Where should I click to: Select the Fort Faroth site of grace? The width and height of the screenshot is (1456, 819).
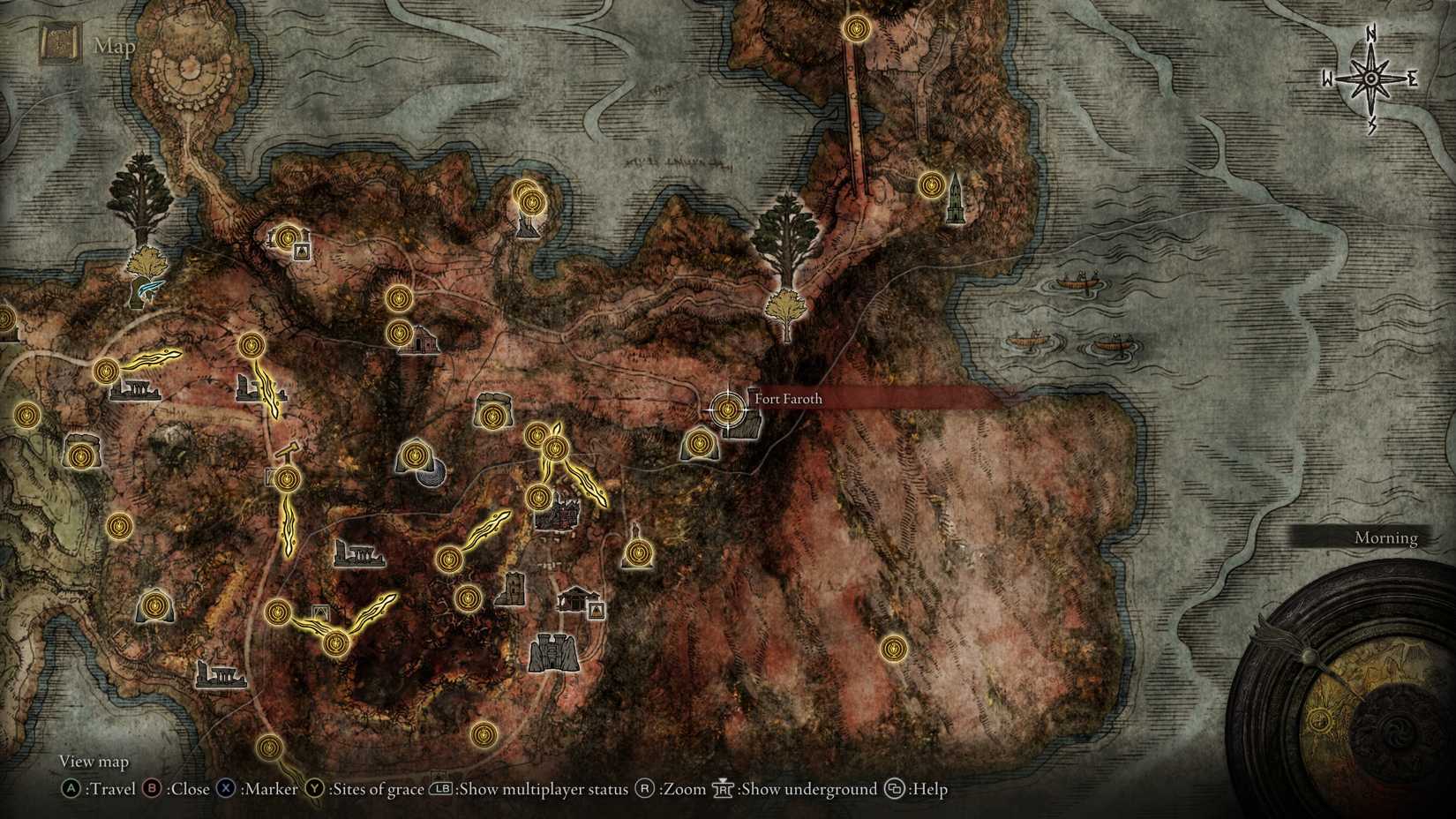[x=726, y=409]
